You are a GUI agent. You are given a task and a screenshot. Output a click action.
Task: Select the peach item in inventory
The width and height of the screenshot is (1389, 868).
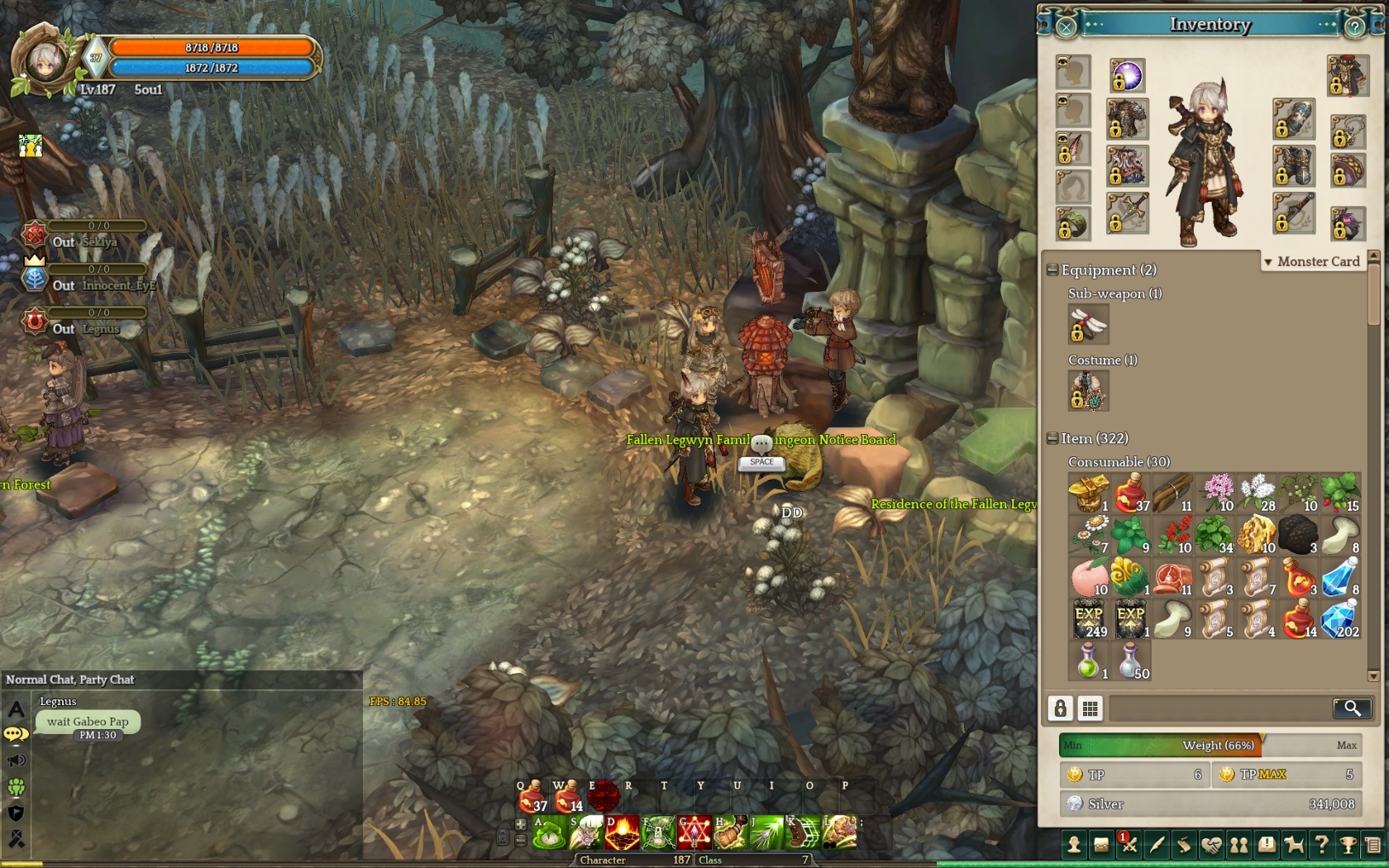coord(1089,577)
